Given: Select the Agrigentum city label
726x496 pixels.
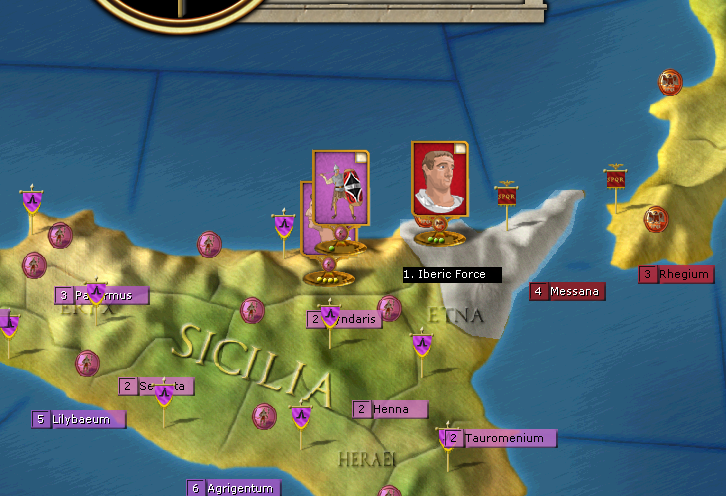Looking at the screenshot, I should pos(230,488).
